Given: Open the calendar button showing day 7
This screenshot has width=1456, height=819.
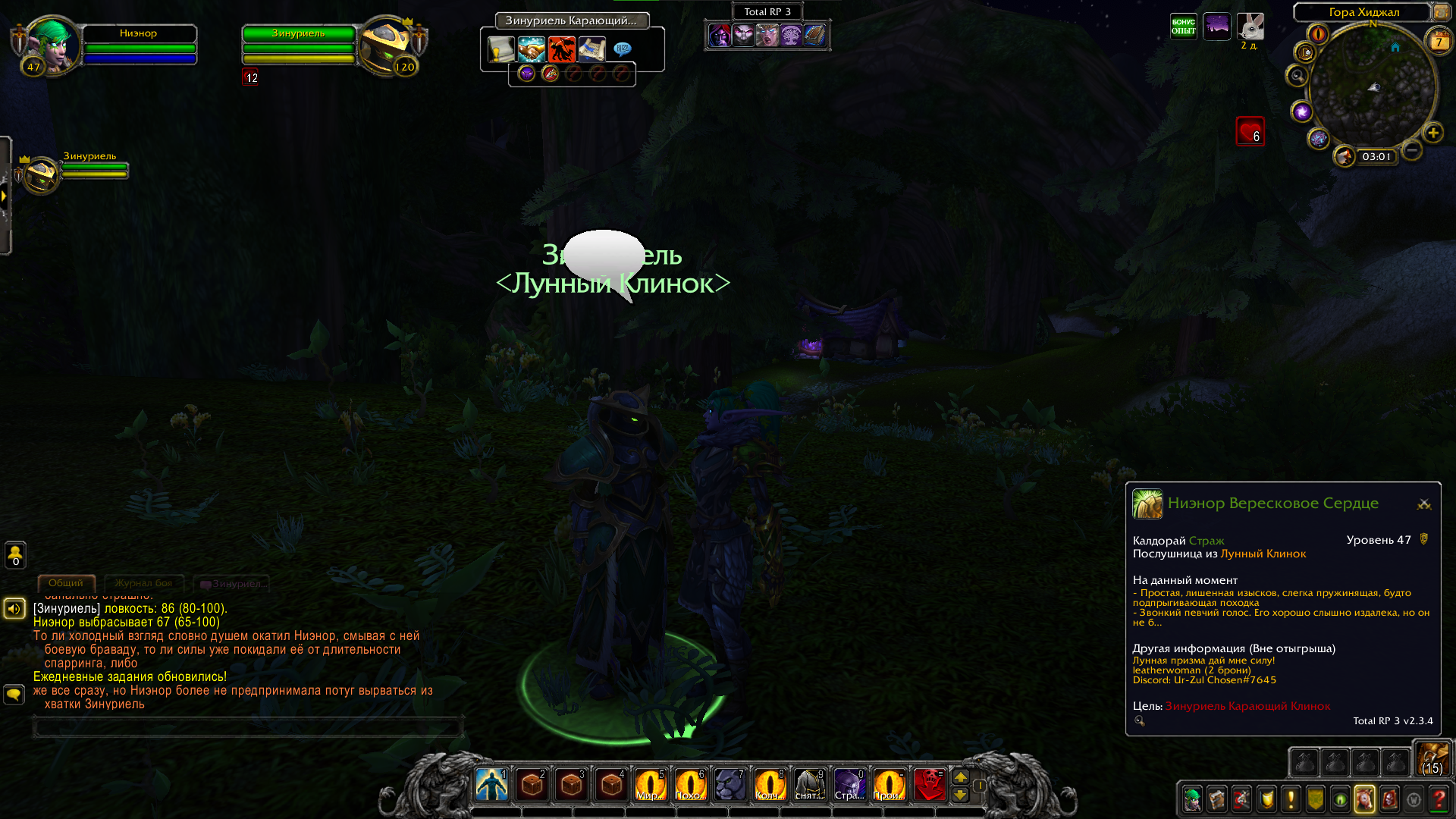Looking at the screenshot, I should pos(1439,42).
